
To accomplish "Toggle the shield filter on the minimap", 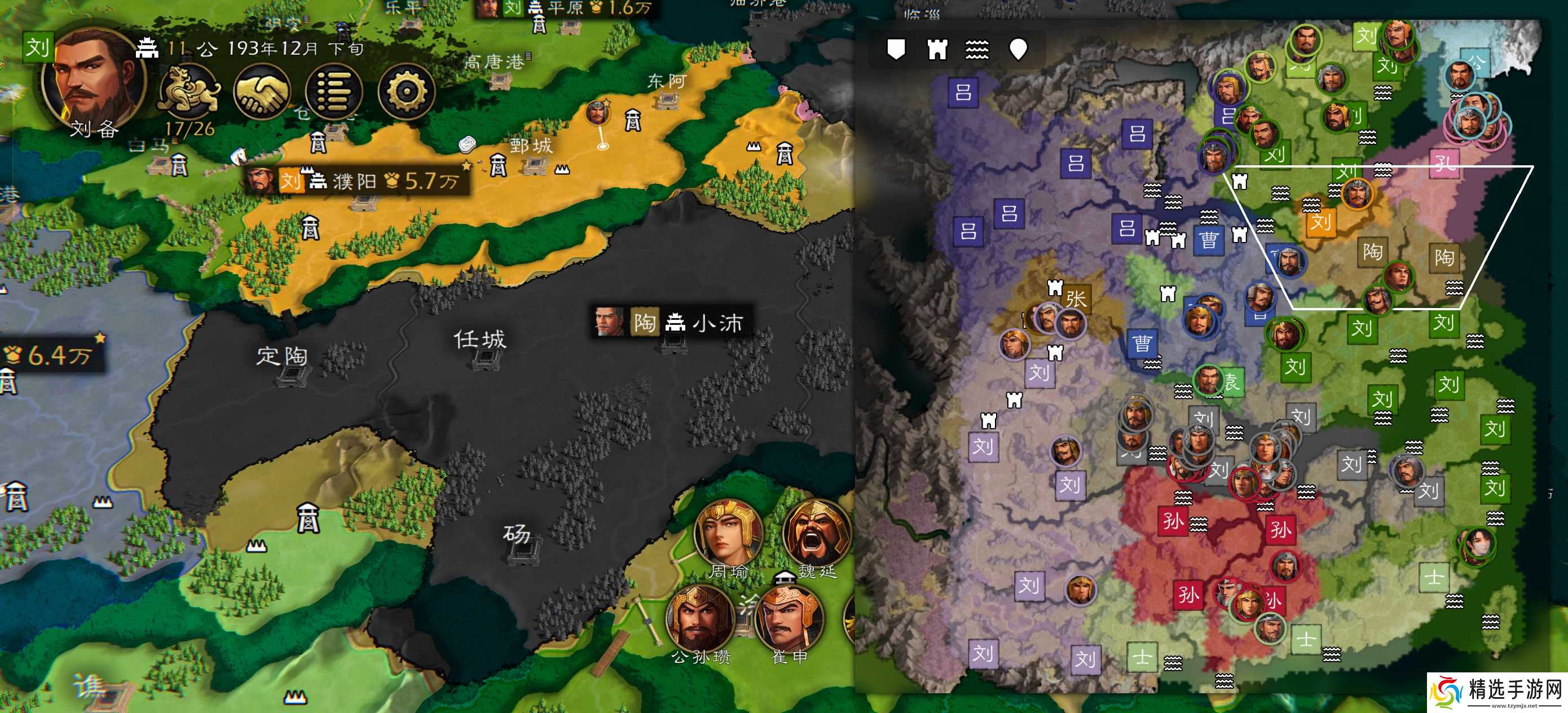I will (895, 49).
